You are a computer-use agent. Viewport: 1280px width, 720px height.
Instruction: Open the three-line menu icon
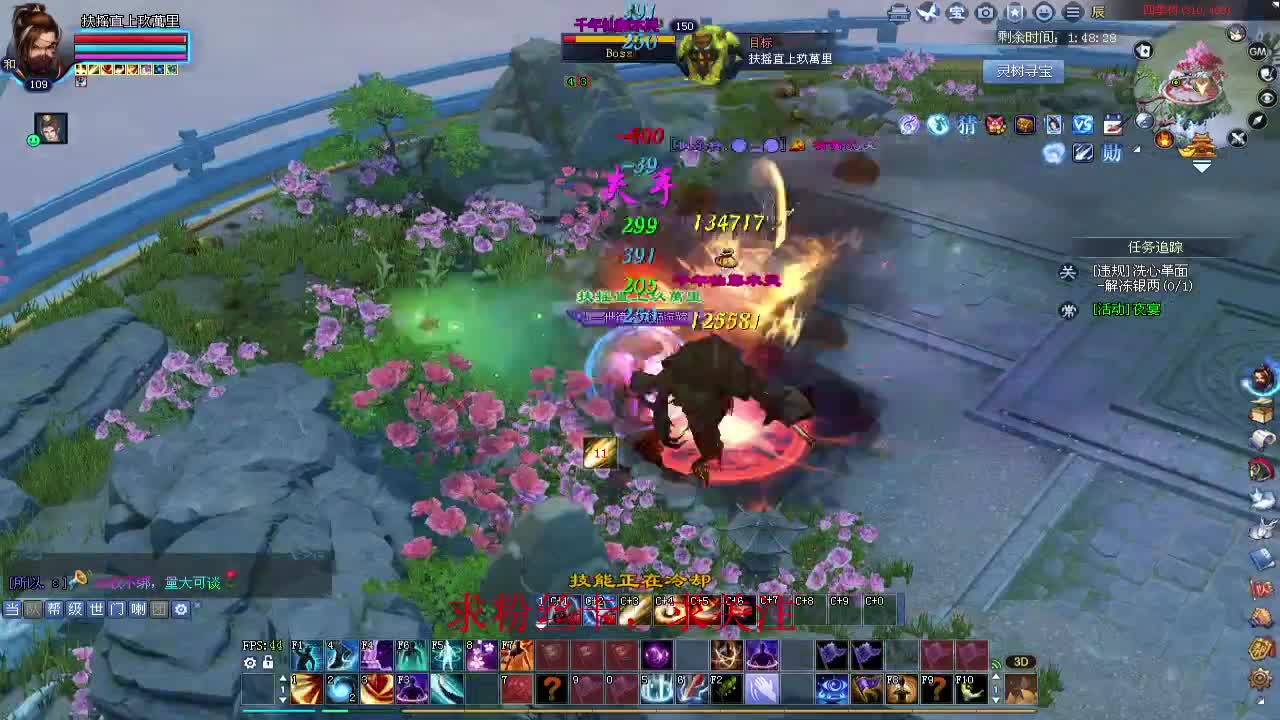pos(1073,12)
